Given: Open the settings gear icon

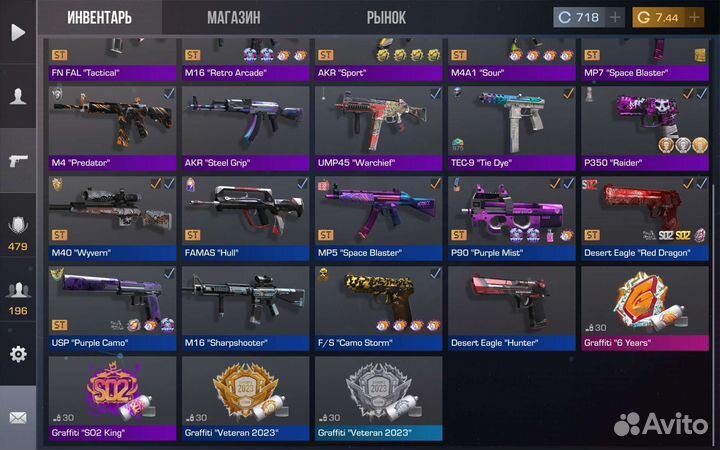Looking at the screenshot, I should pos(18,354).
